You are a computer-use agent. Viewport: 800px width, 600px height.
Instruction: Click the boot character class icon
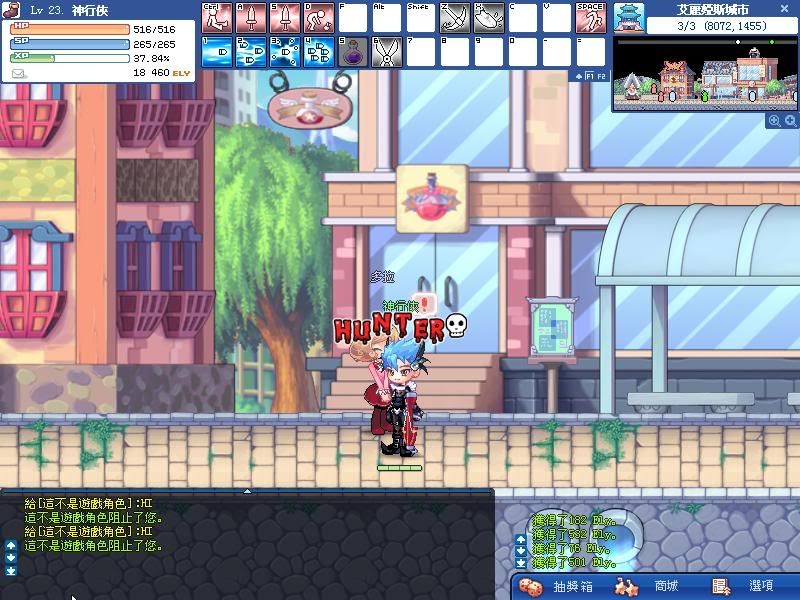coord(10,9)
